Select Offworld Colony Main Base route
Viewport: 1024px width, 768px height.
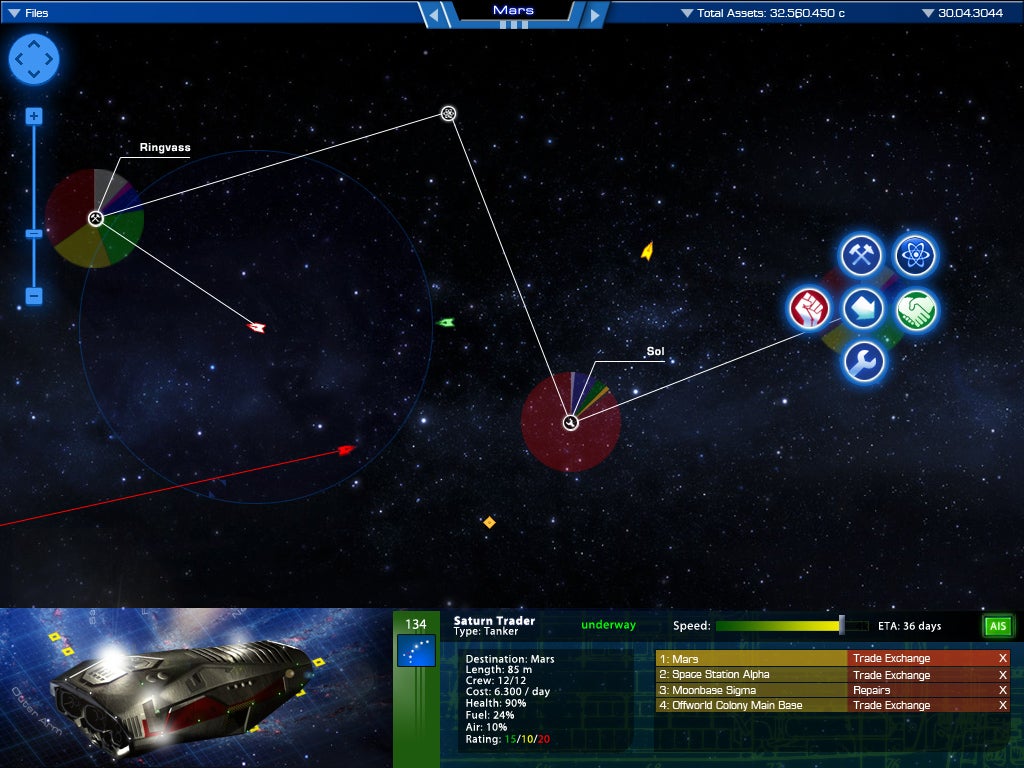pos(750,705)
